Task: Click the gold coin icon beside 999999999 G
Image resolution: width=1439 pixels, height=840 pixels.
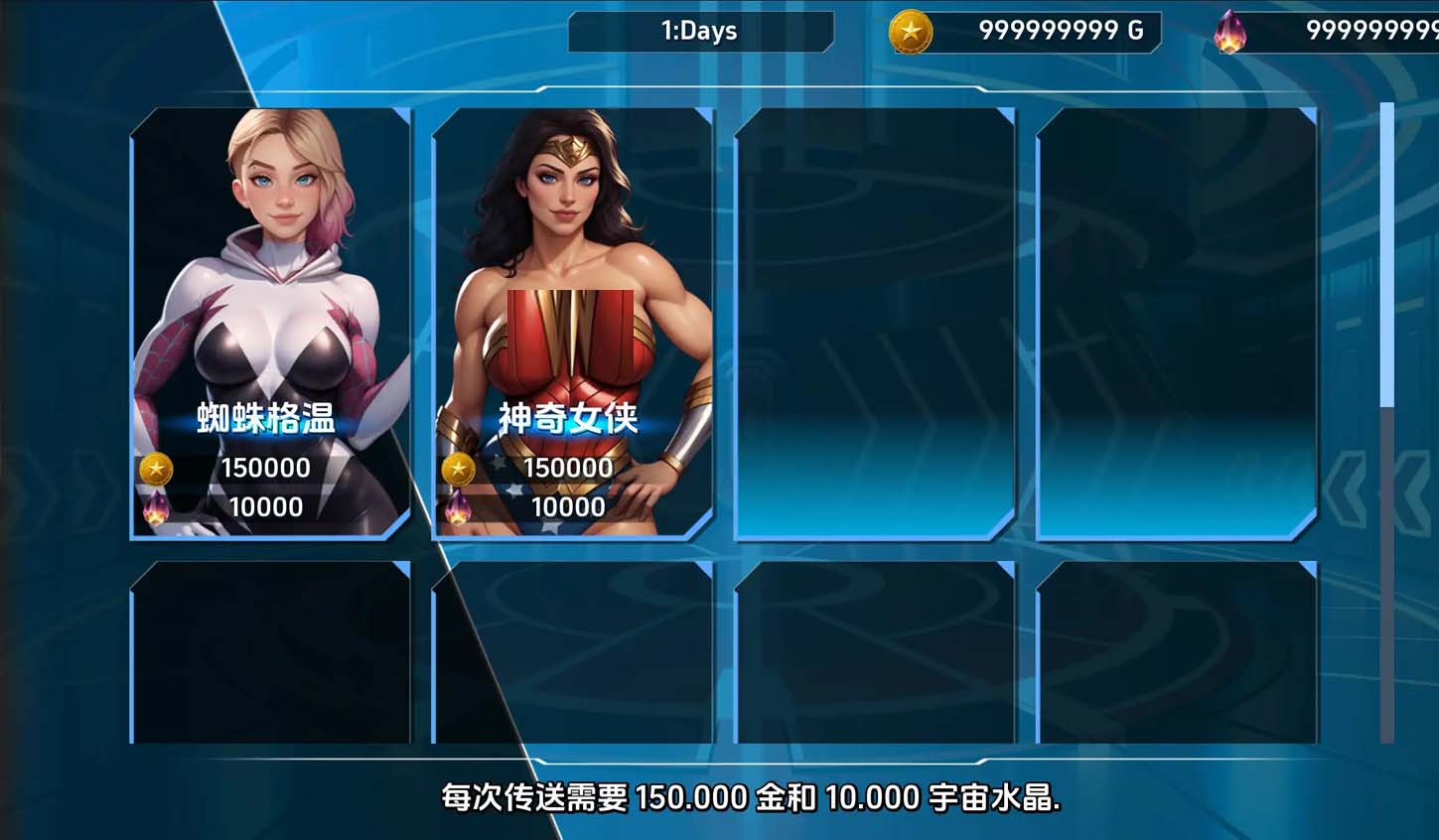Action: [909, 31]
